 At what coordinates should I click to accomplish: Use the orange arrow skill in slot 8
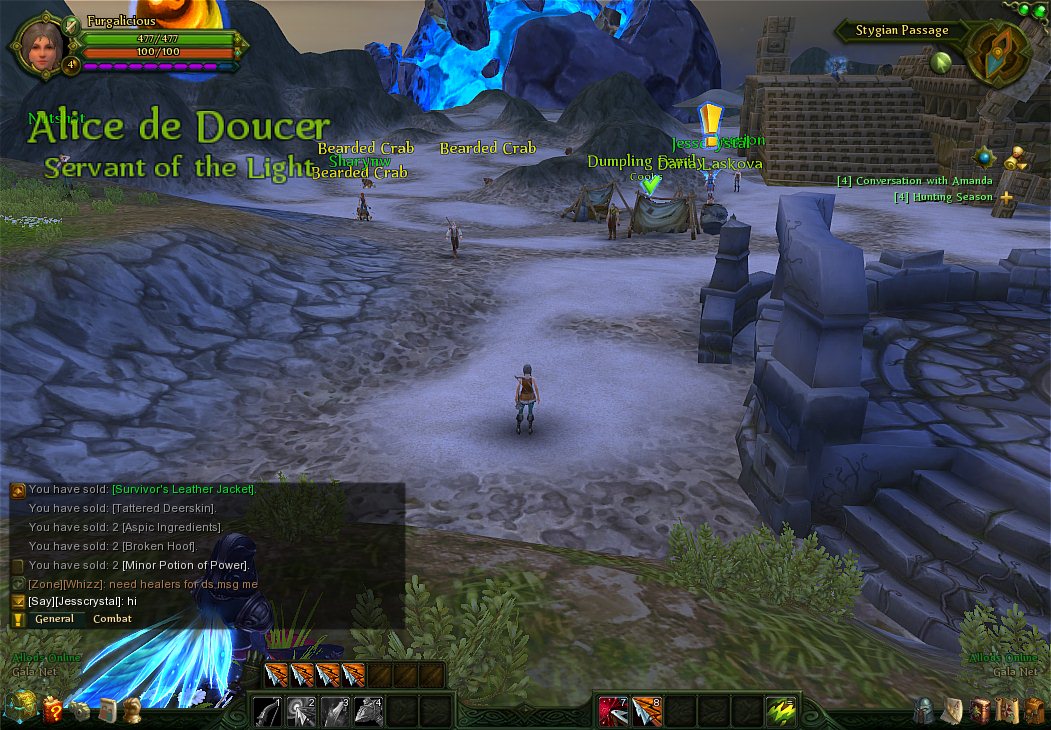[647, 711]
